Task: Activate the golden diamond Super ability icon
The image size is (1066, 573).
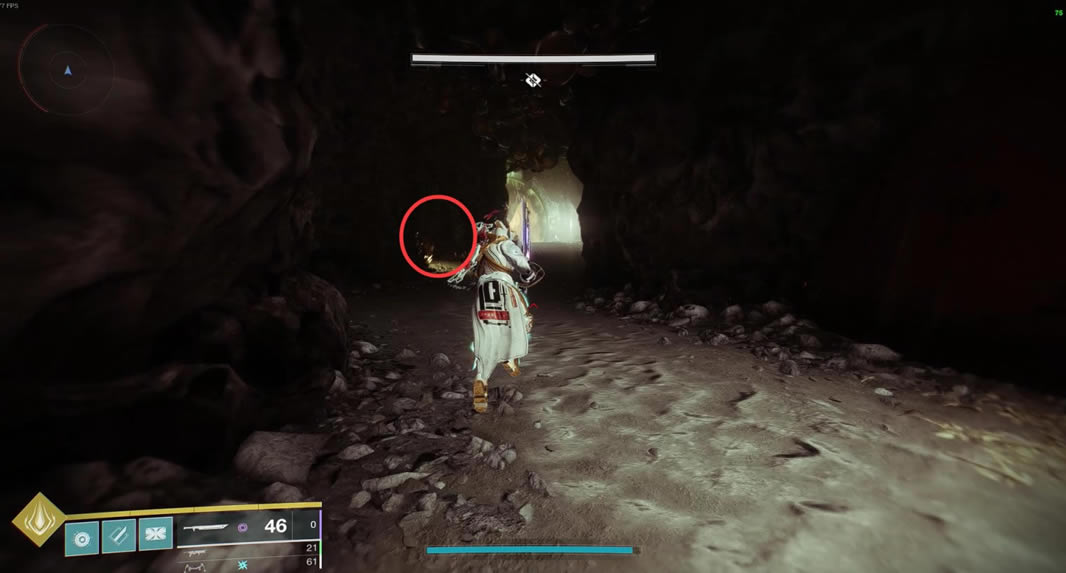Action: [37, 521]
